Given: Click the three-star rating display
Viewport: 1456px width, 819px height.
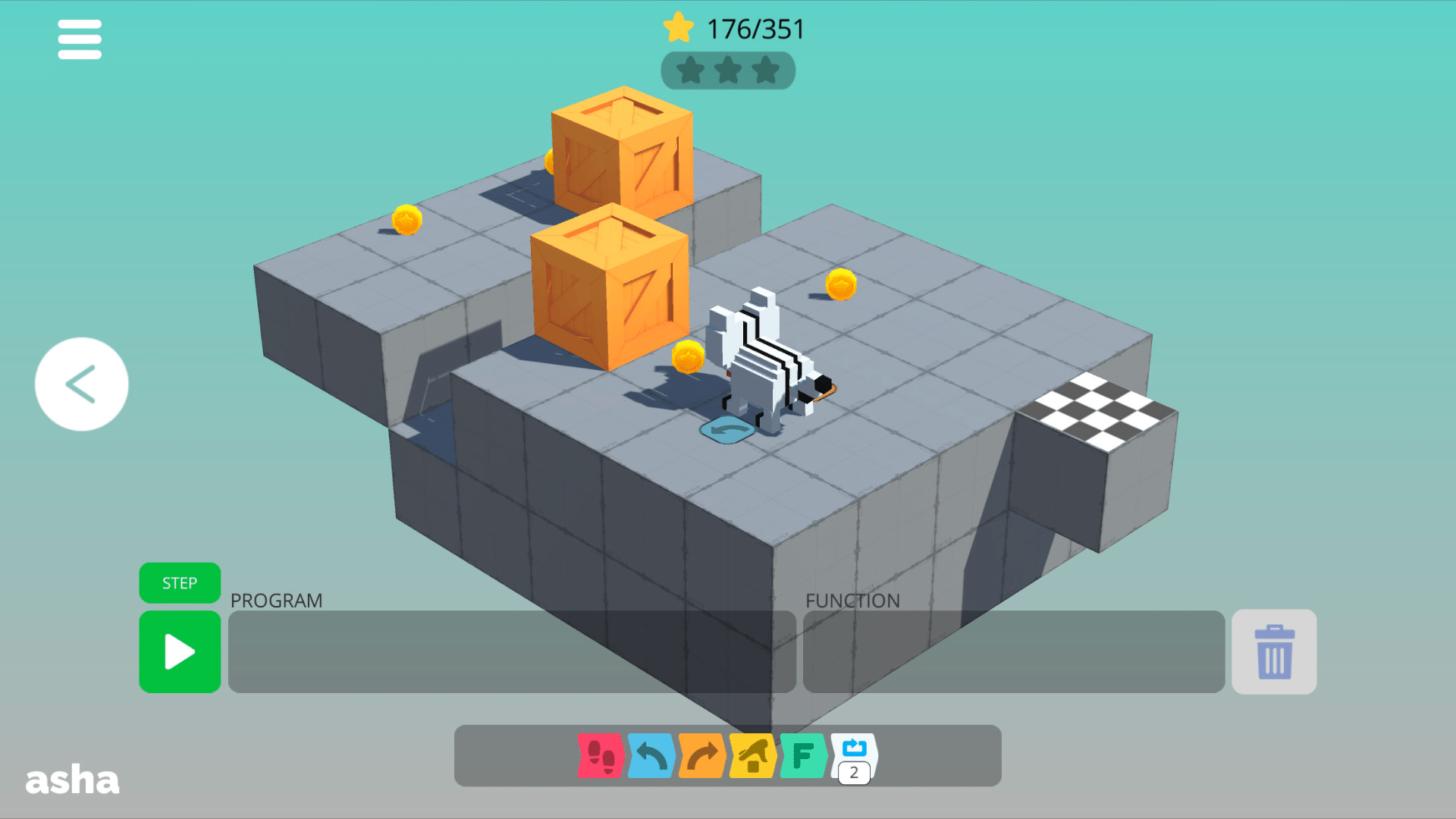Looking at the screenshot, I should coord(727,71).
